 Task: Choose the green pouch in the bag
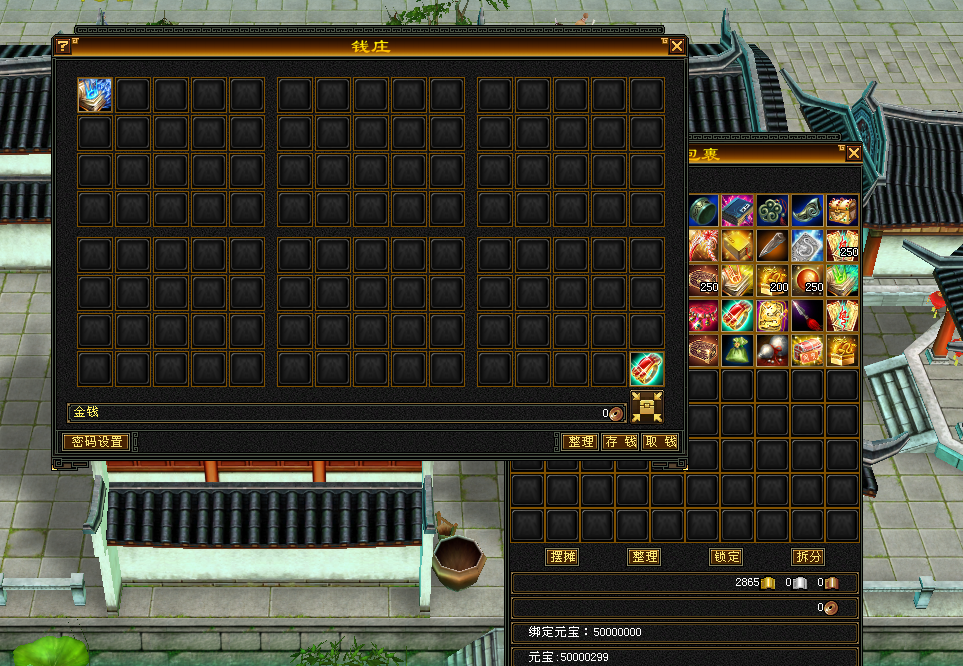click(738, 350)
